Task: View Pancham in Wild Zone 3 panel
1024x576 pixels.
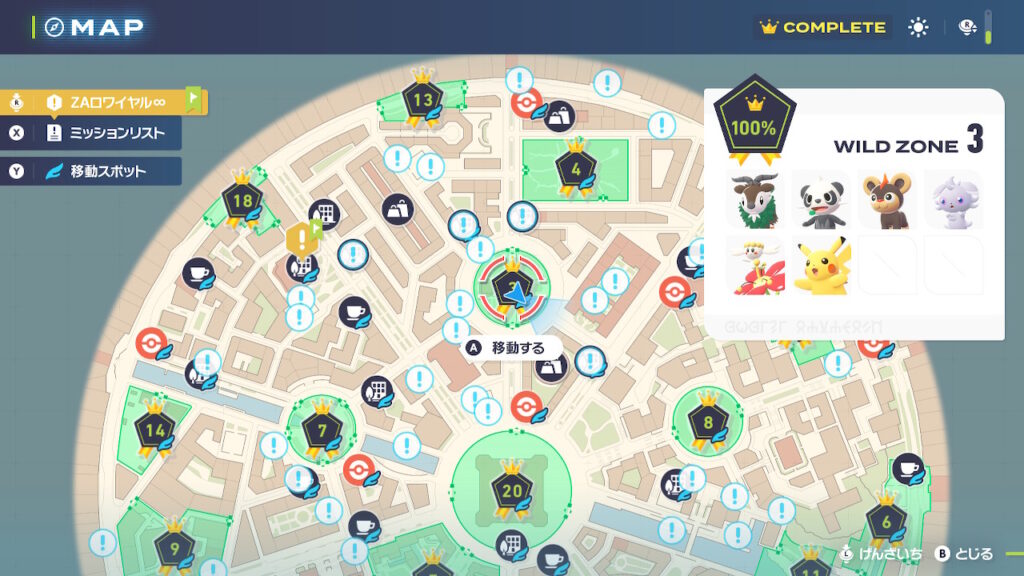Action: click(x=822, y=199)
